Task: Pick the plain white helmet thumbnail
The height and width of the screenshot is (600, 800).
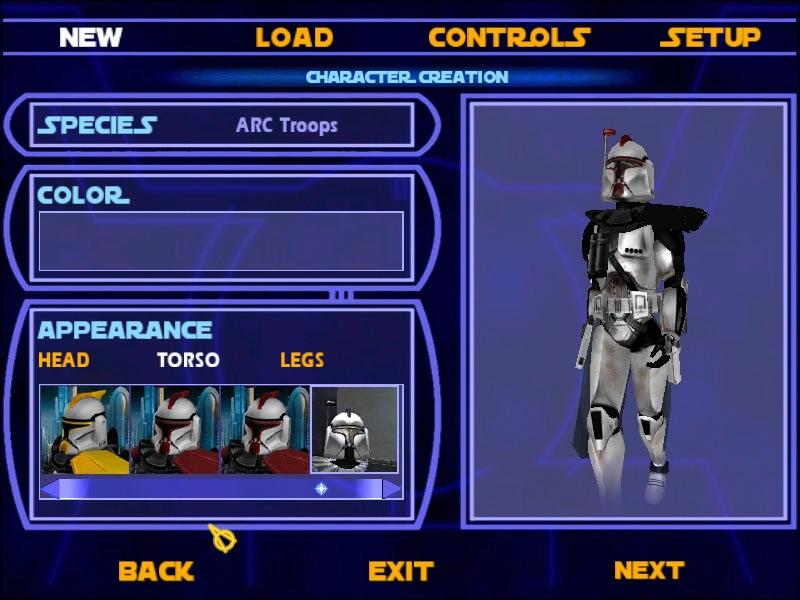Action: [355, 430]
